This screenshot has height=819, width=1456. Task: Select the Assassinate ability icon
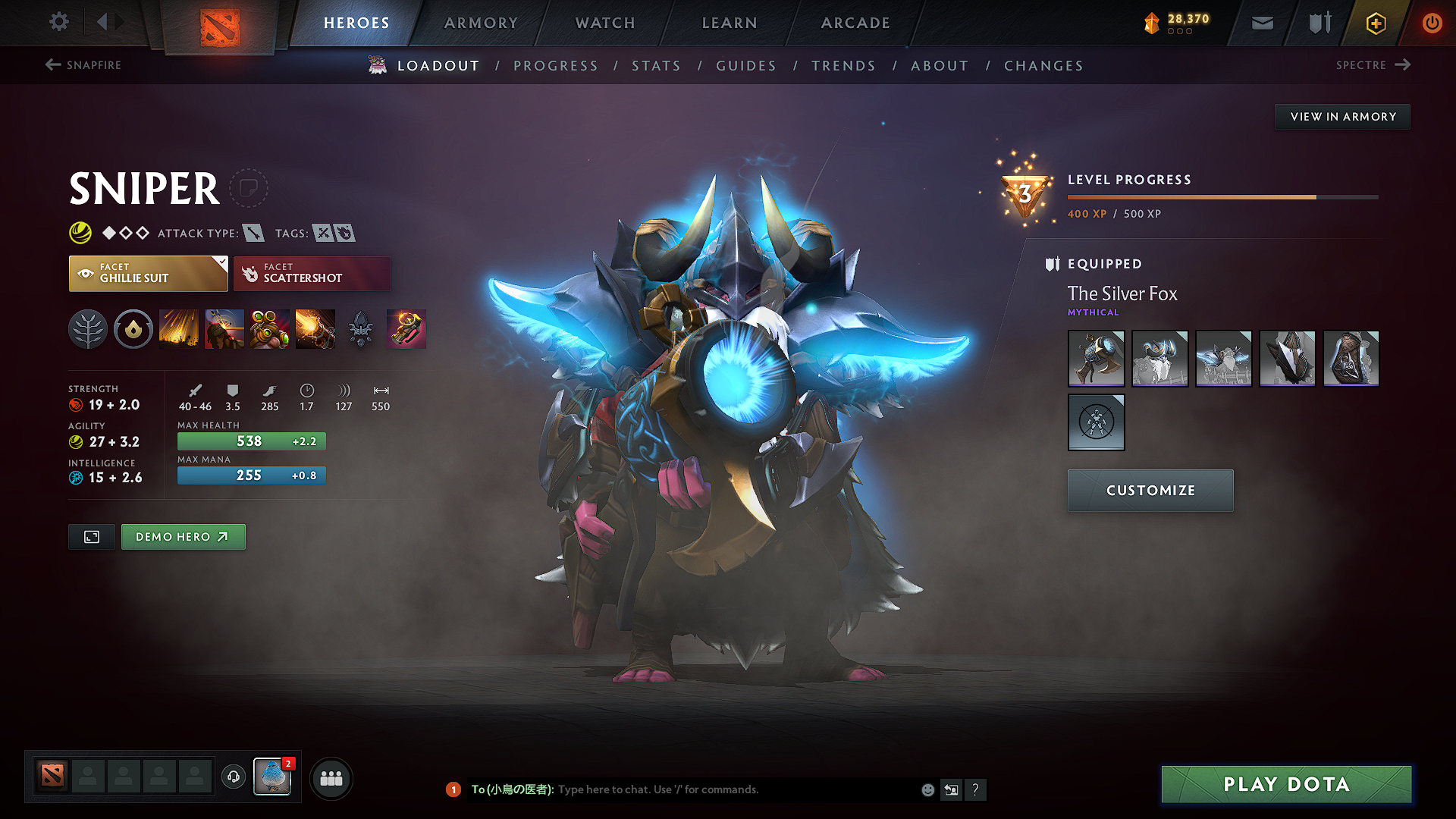click(315, 328)
